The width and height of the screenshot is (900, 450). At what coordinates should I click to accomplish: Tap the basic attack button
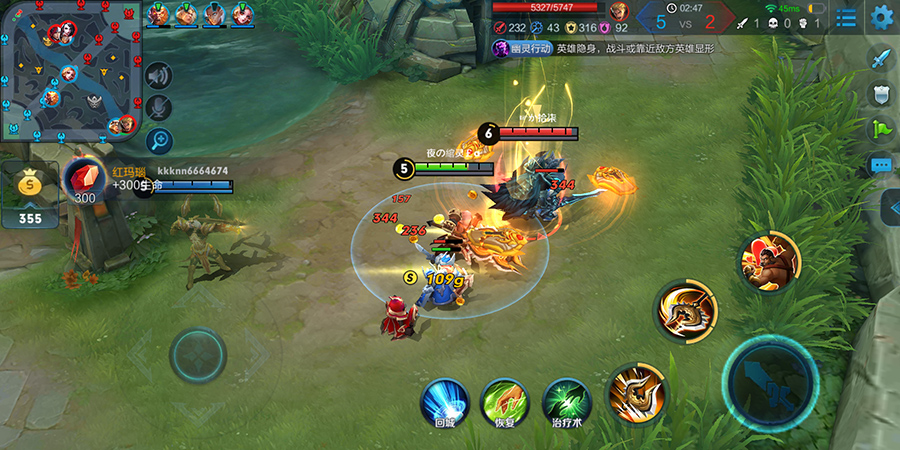tap(770, 382)
